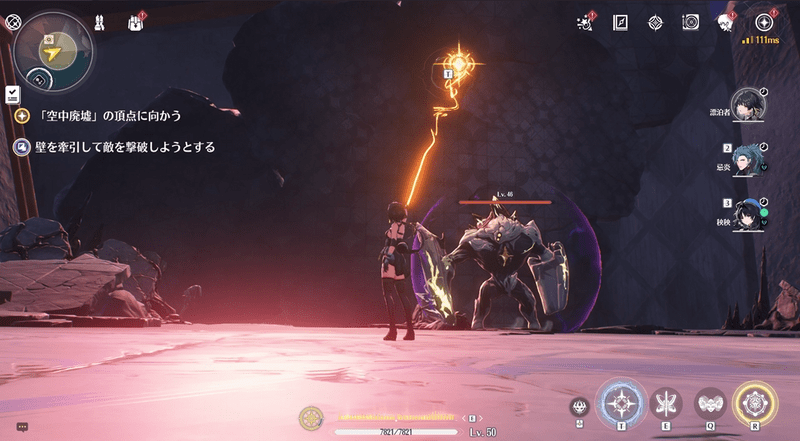Open the character head icon in top bar
800x441 pixels.
pyautogui.click(x=725, y=22)
